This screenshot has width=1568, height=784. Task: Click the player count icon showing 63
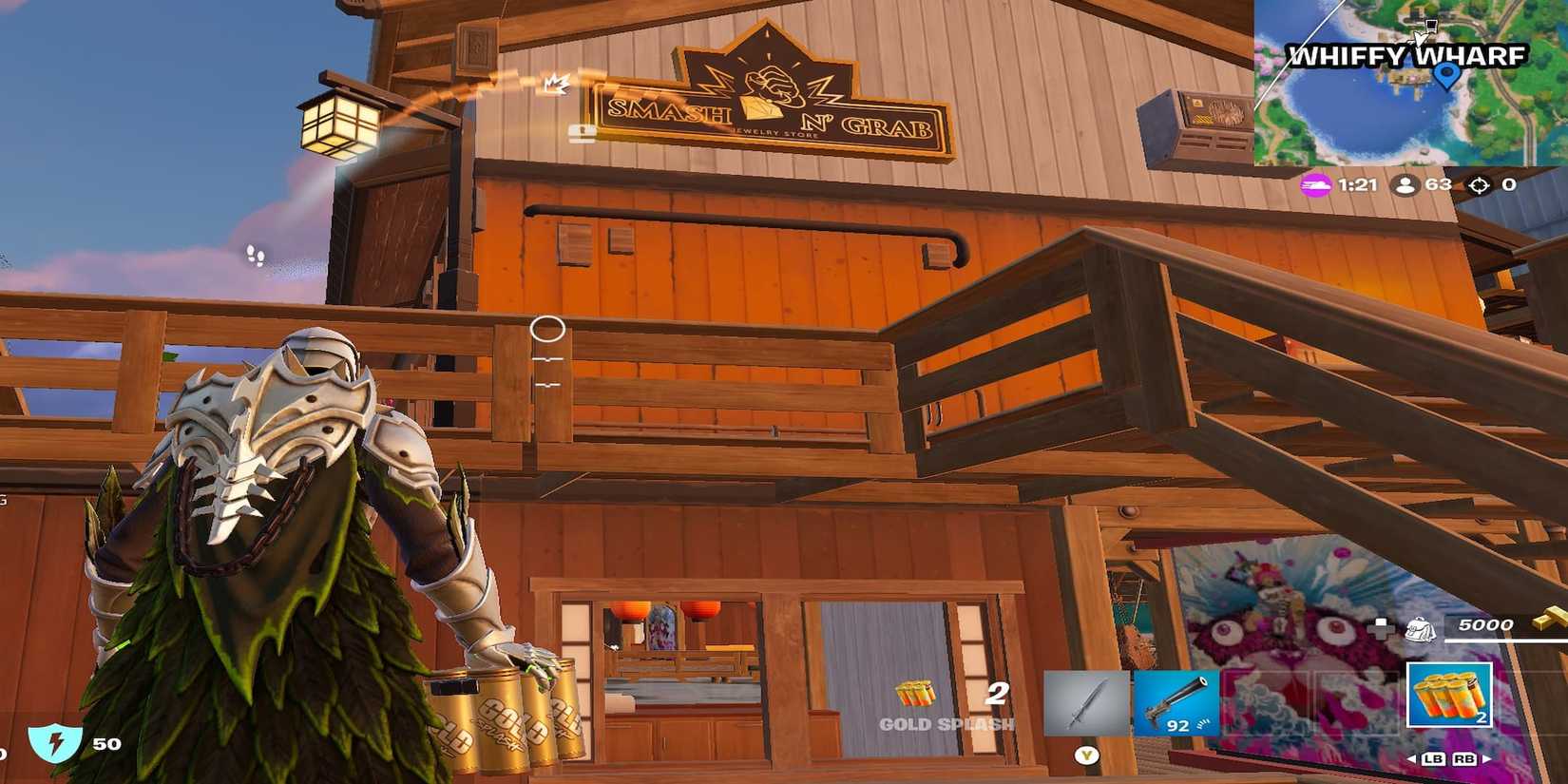[x=1405, y=186]
